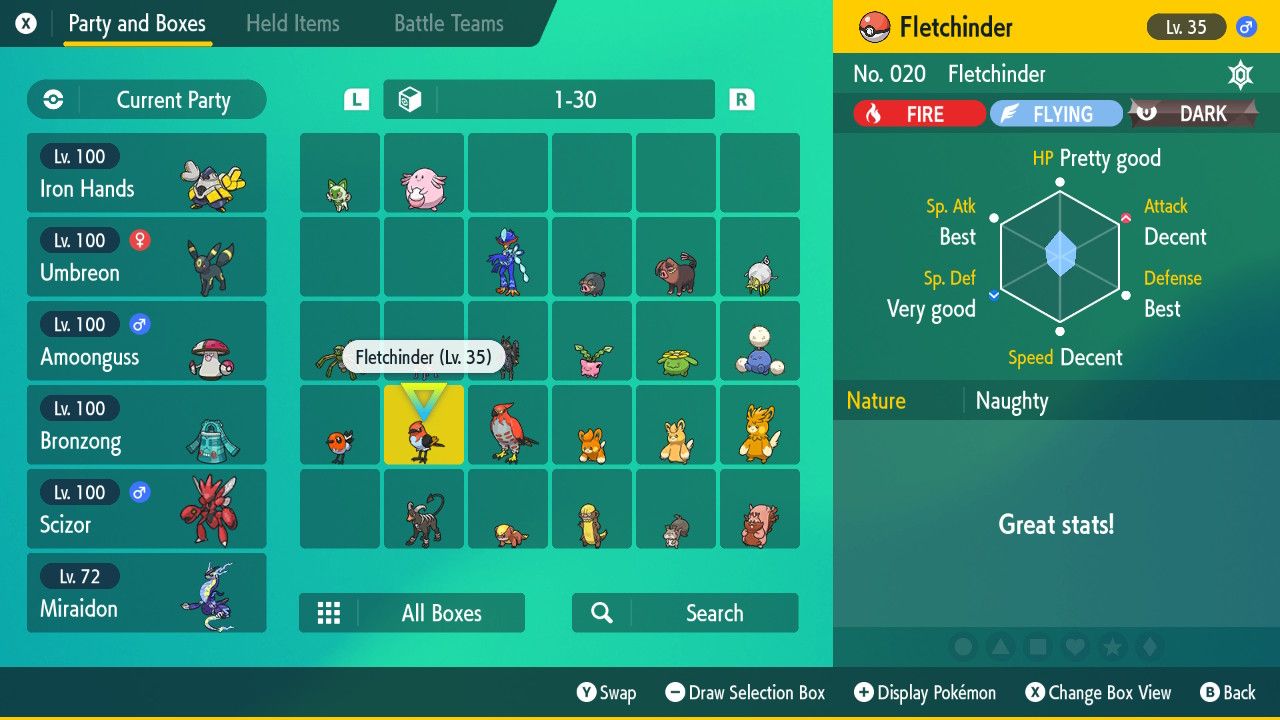
Task: Select the pink Chansey box slot
Action: click(x=424, y=174)
